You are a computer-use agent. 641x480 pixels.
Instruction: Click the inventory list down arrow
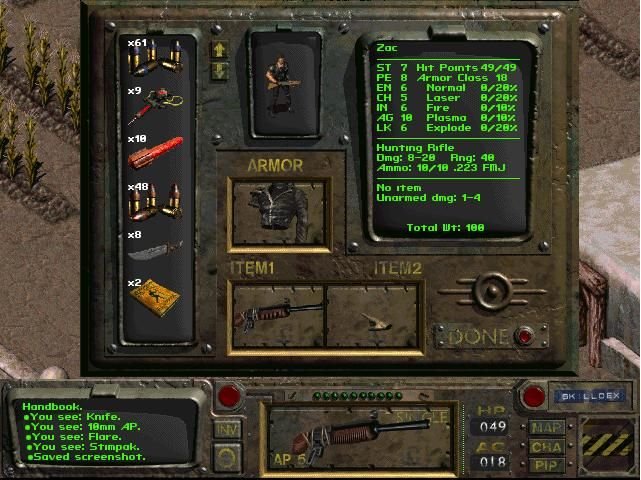219,70
